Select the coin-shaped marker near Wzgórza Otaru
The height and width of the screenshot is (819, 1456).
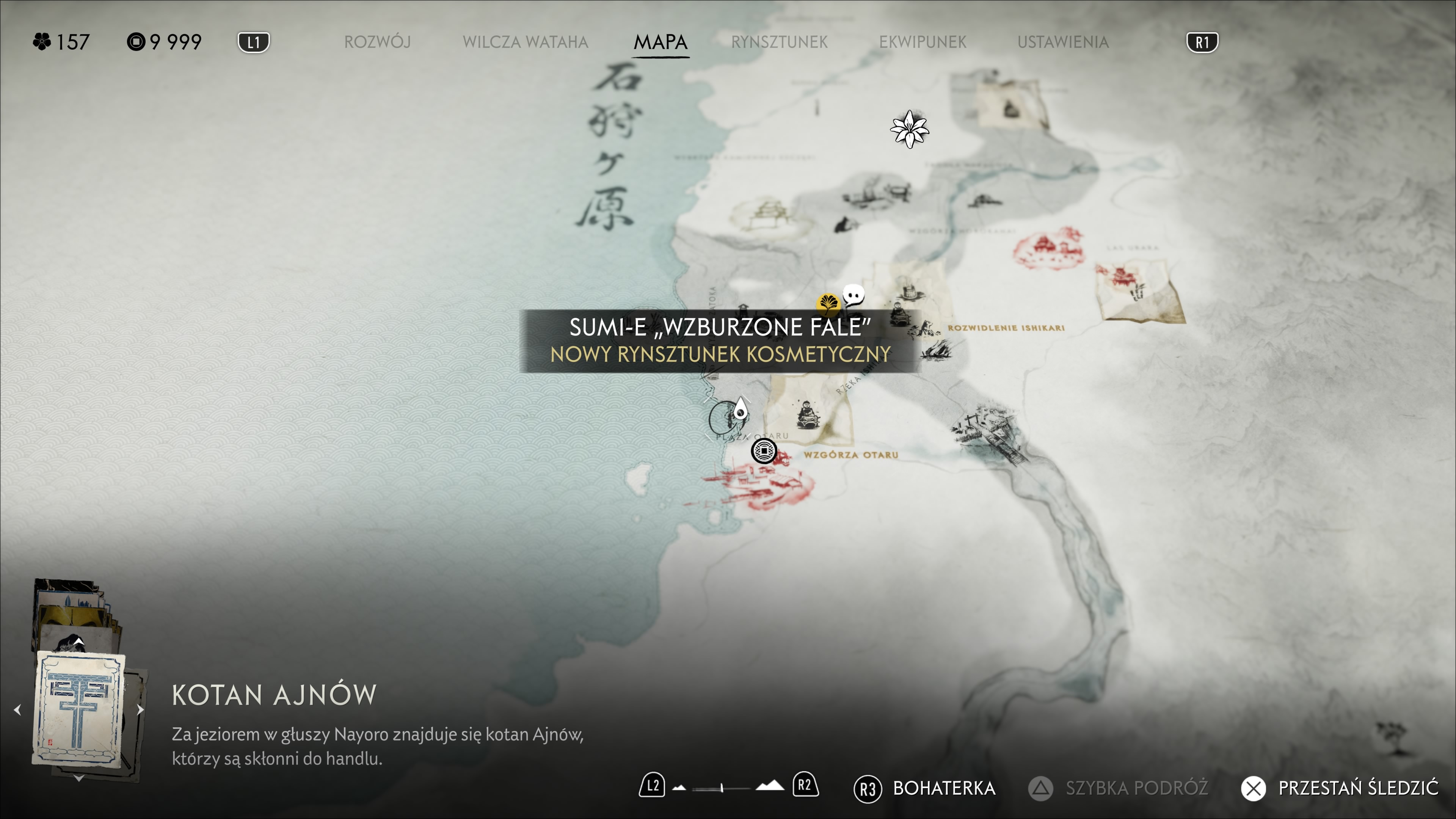(764, 451)
